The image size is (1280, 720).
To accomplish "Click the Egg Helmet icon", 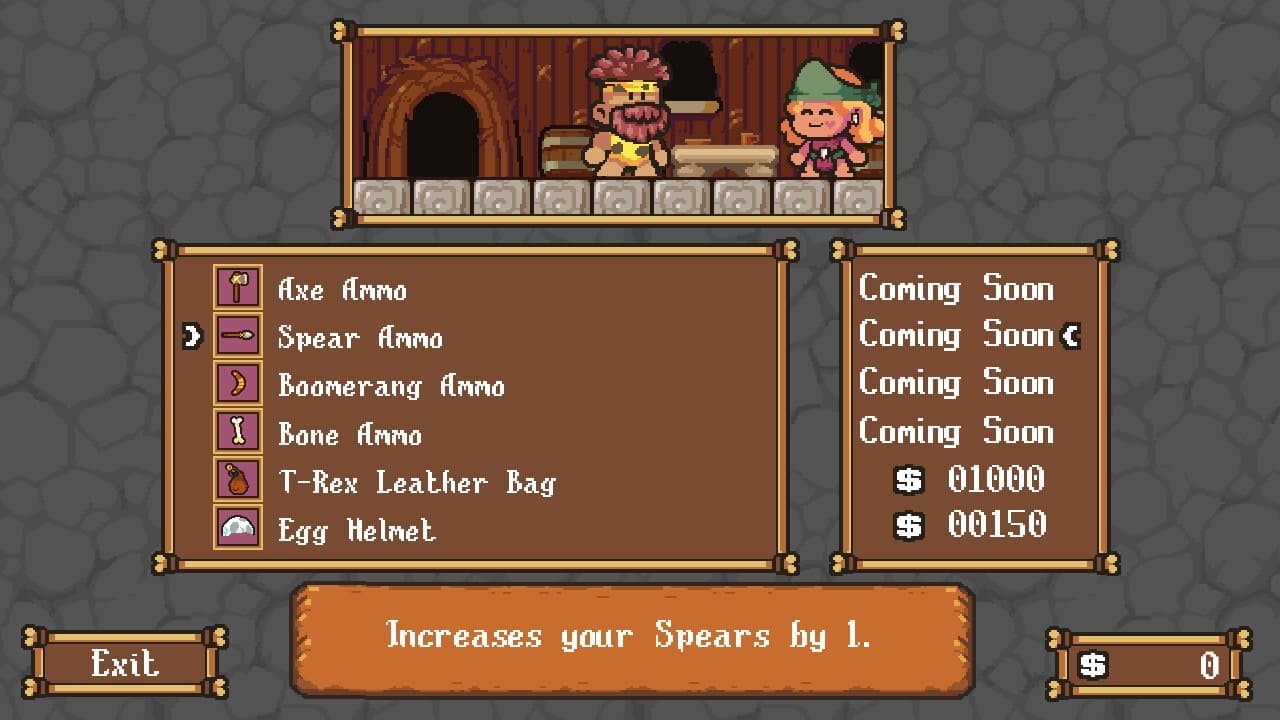I will 237,527.
